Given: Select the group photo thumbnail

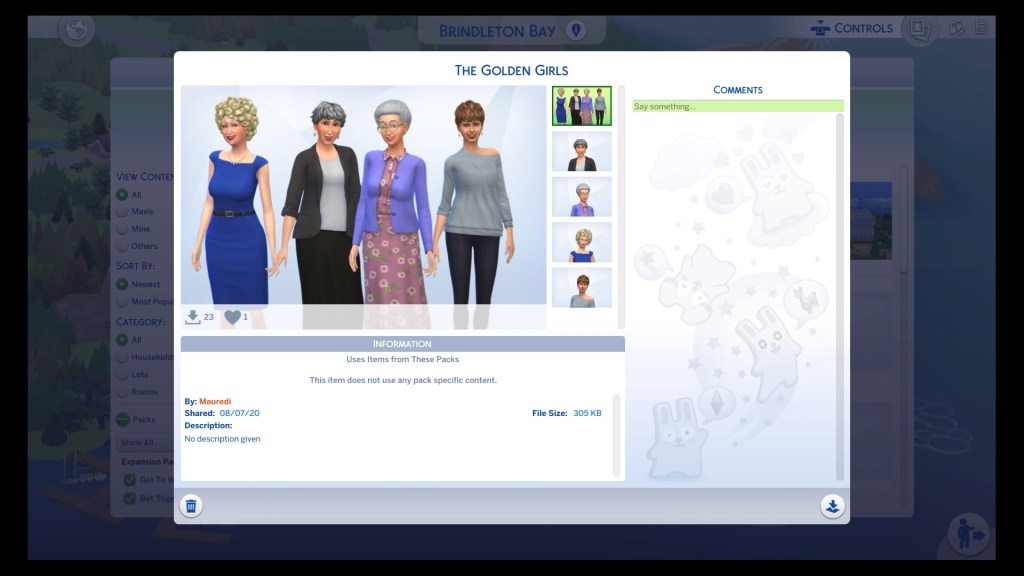Looking at the screenshot, I should [581, 106].
